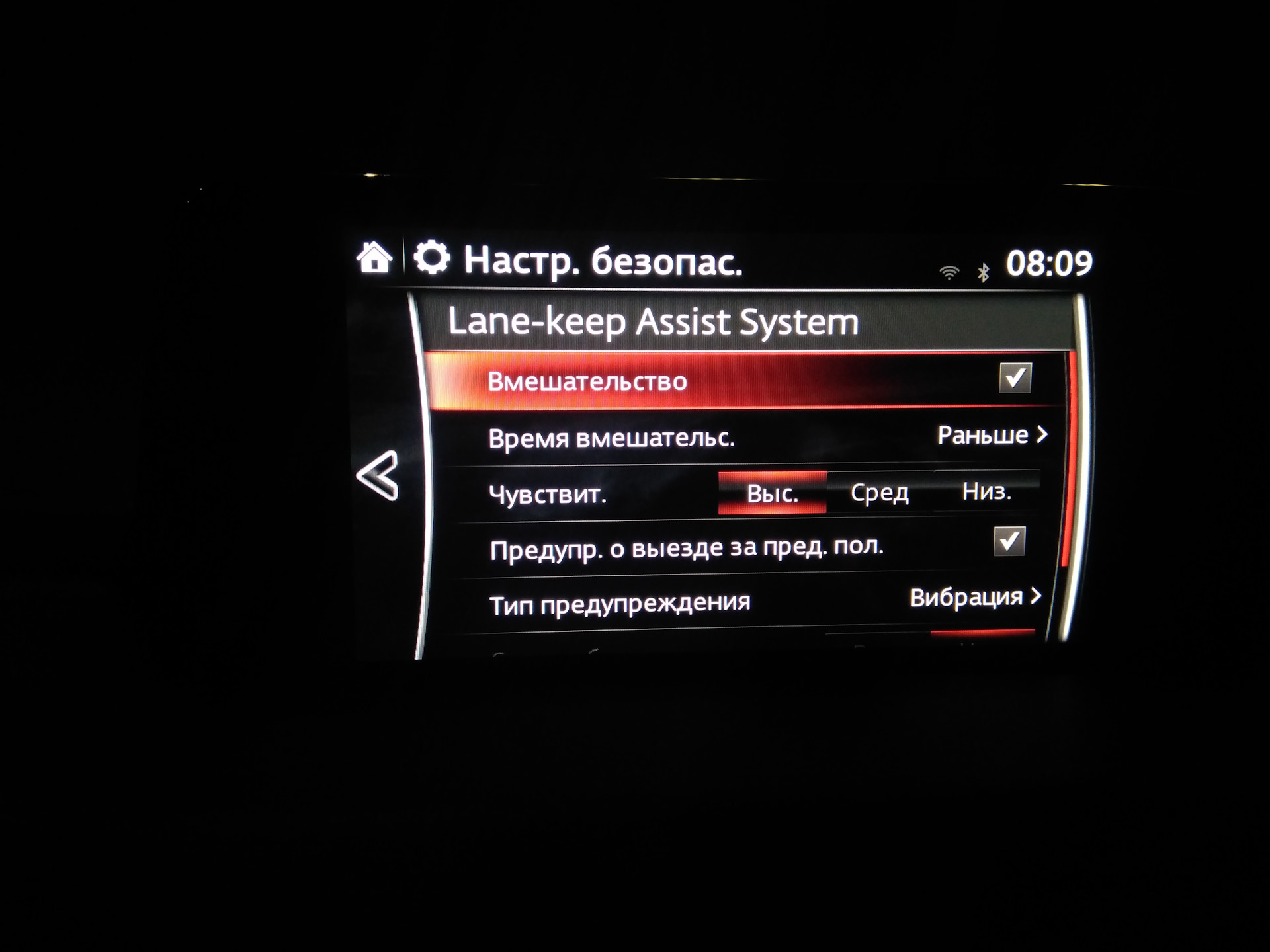Set sensitivity to Низ.

[x=986, y=491]
